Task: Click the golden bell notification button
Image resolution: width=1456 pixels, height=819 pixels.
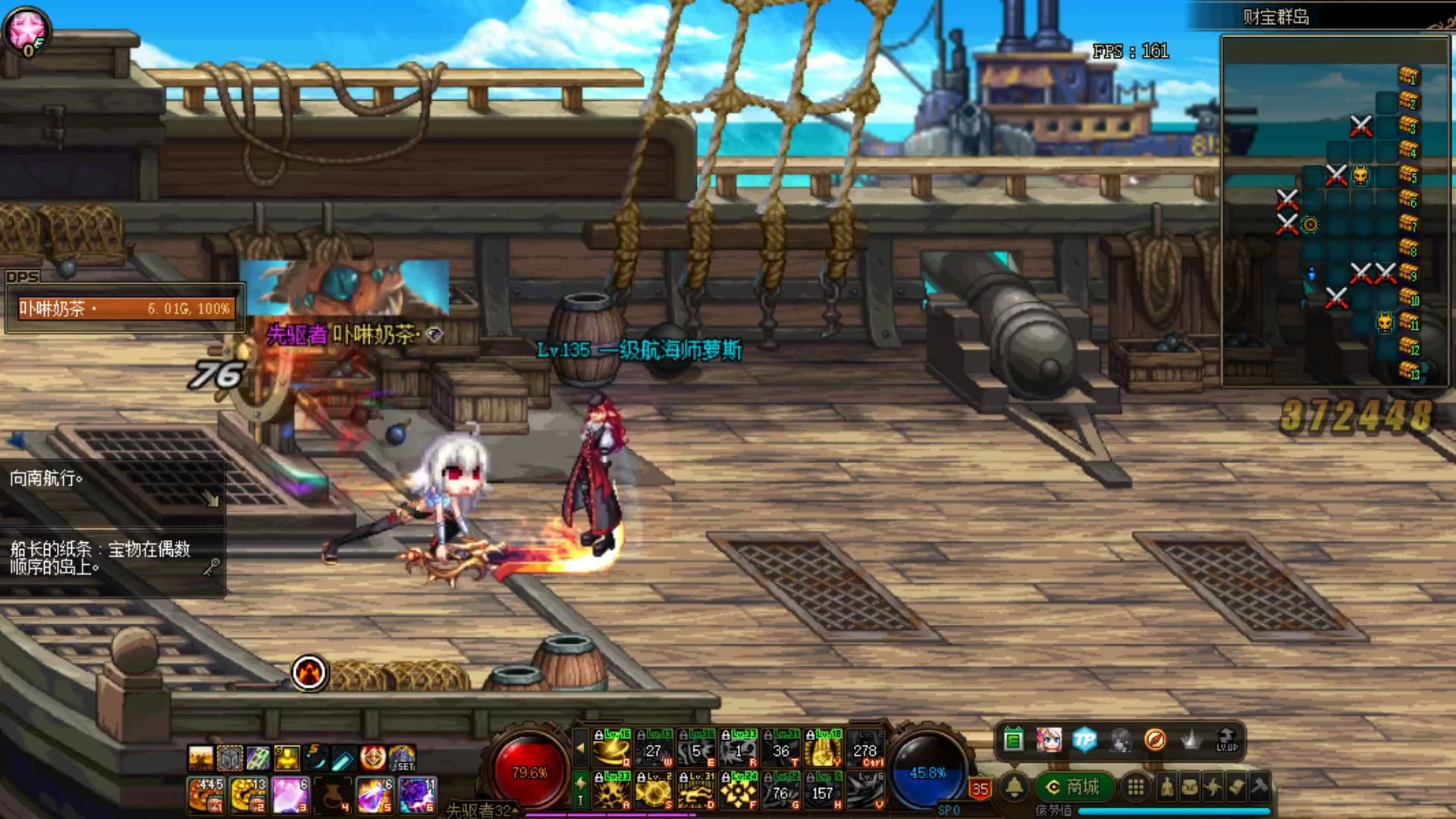Action: click(1015, 787)
